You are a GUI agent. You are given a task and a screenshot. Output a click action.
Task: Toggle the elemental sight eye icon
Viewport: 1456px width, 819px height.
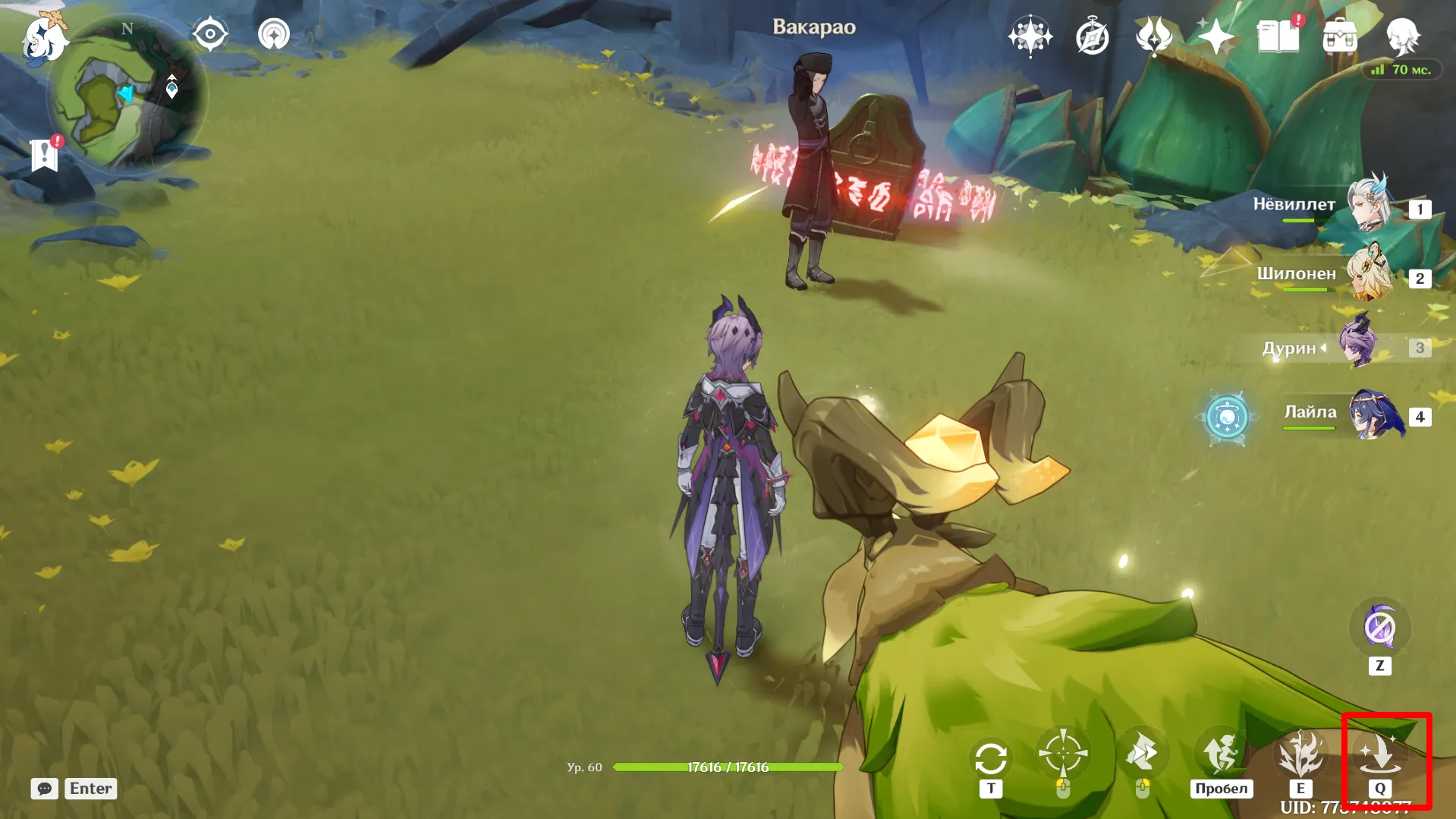[210, 34]
